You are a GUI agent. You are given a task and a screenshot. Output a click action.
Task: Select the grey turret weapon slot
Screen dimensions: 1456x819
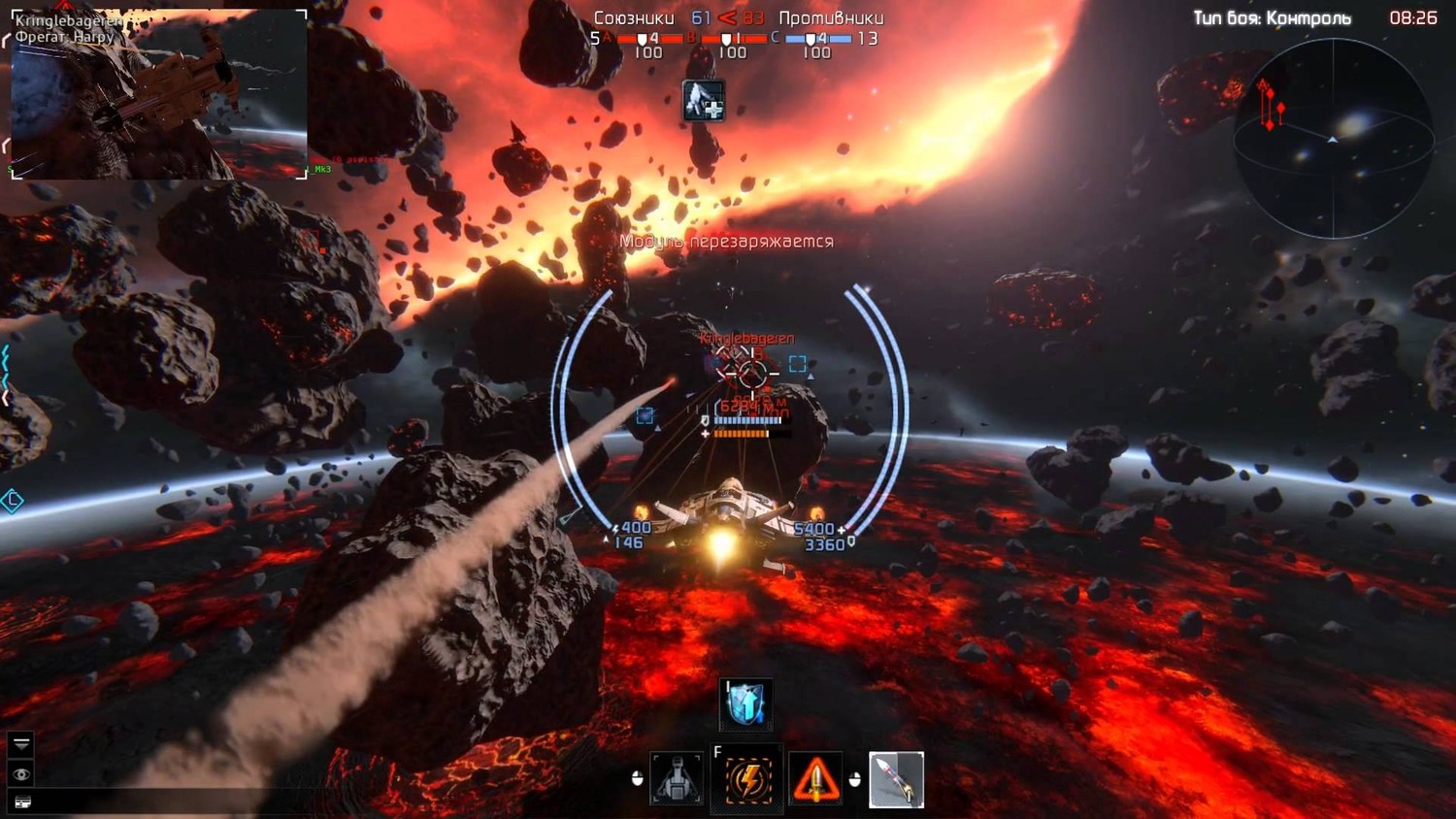pyautogui.click(x=677, y=779)
